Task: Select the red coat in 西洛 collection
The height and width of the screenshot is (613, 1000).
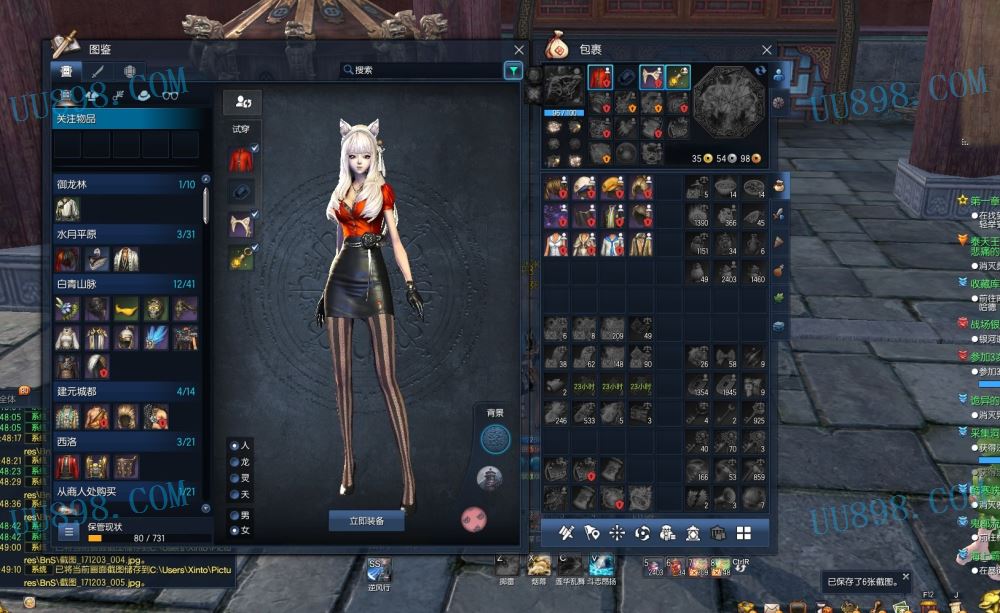Action: 68,466
